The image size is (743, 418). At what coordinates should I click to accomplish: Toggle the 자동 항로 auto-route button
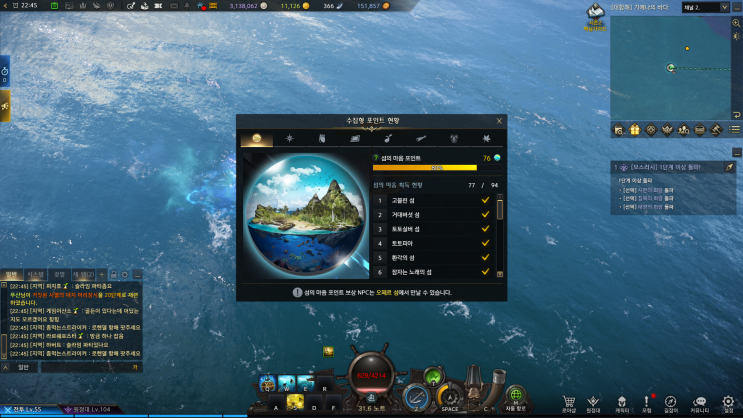point(515,396)
